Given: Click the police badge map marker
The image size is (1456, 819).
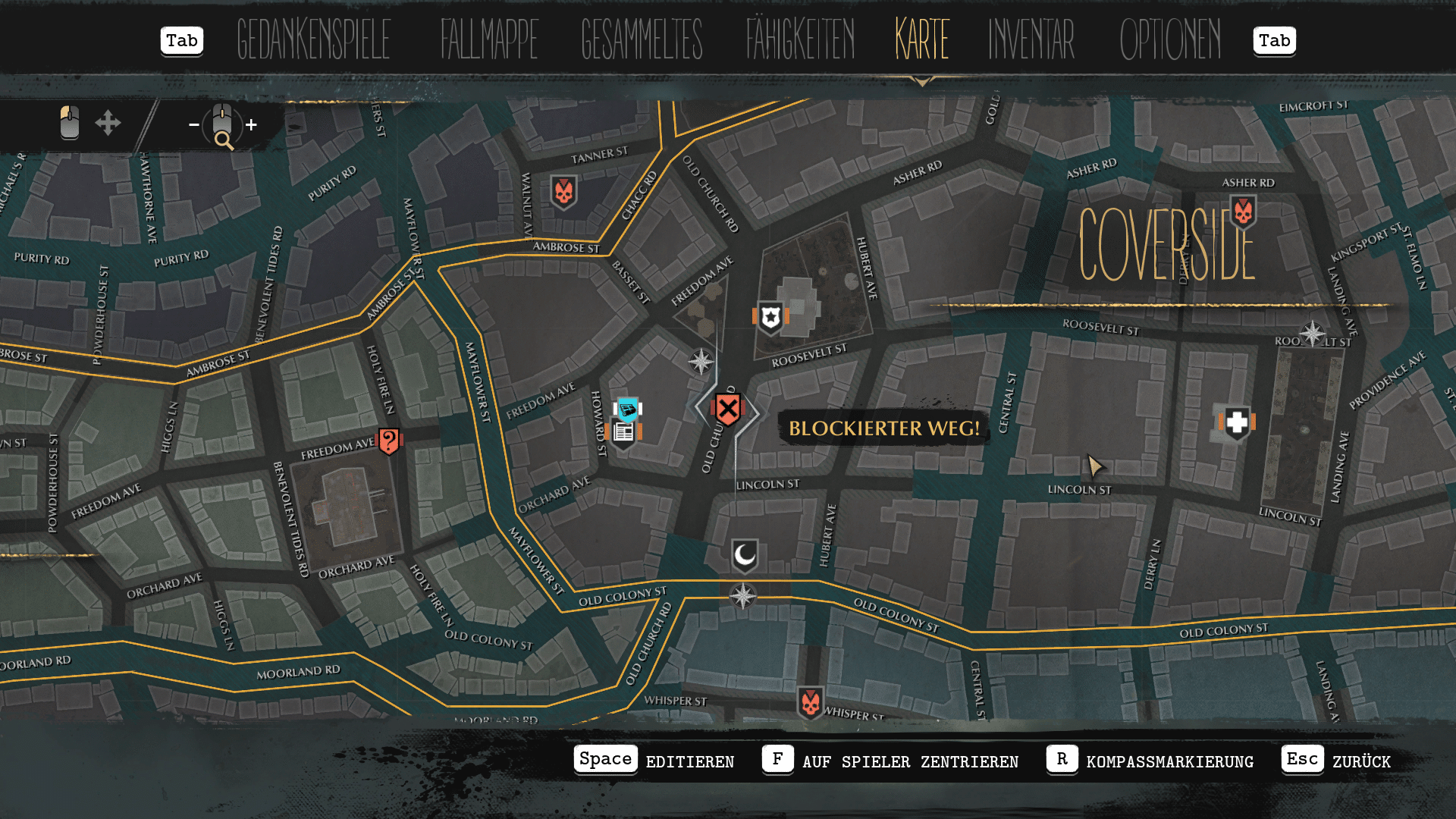Looking at the screenshot, I should pos(770,317).
